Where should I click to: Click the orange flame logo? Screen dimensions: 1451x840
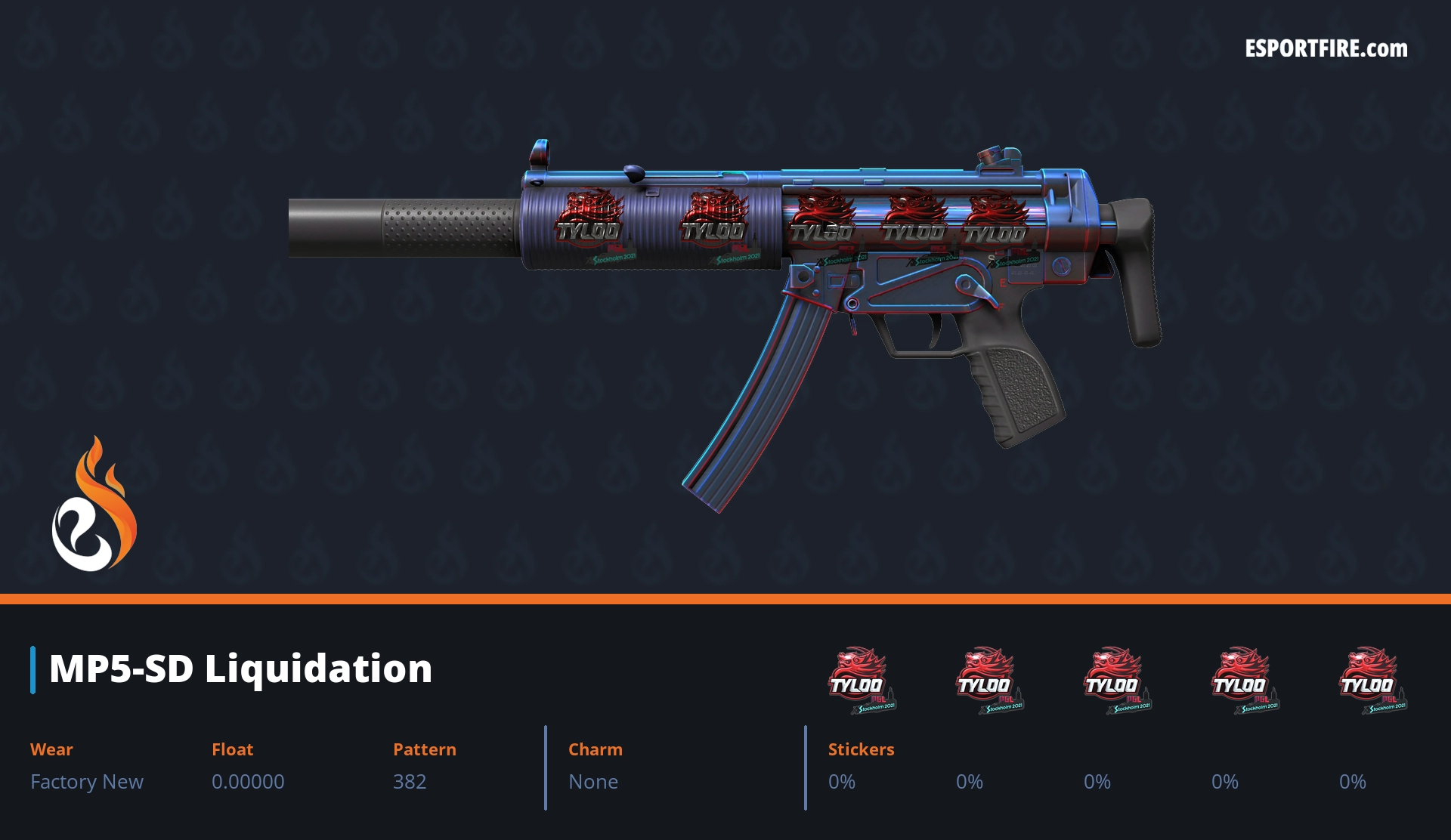pyautogui.click(x=94, y=505)
